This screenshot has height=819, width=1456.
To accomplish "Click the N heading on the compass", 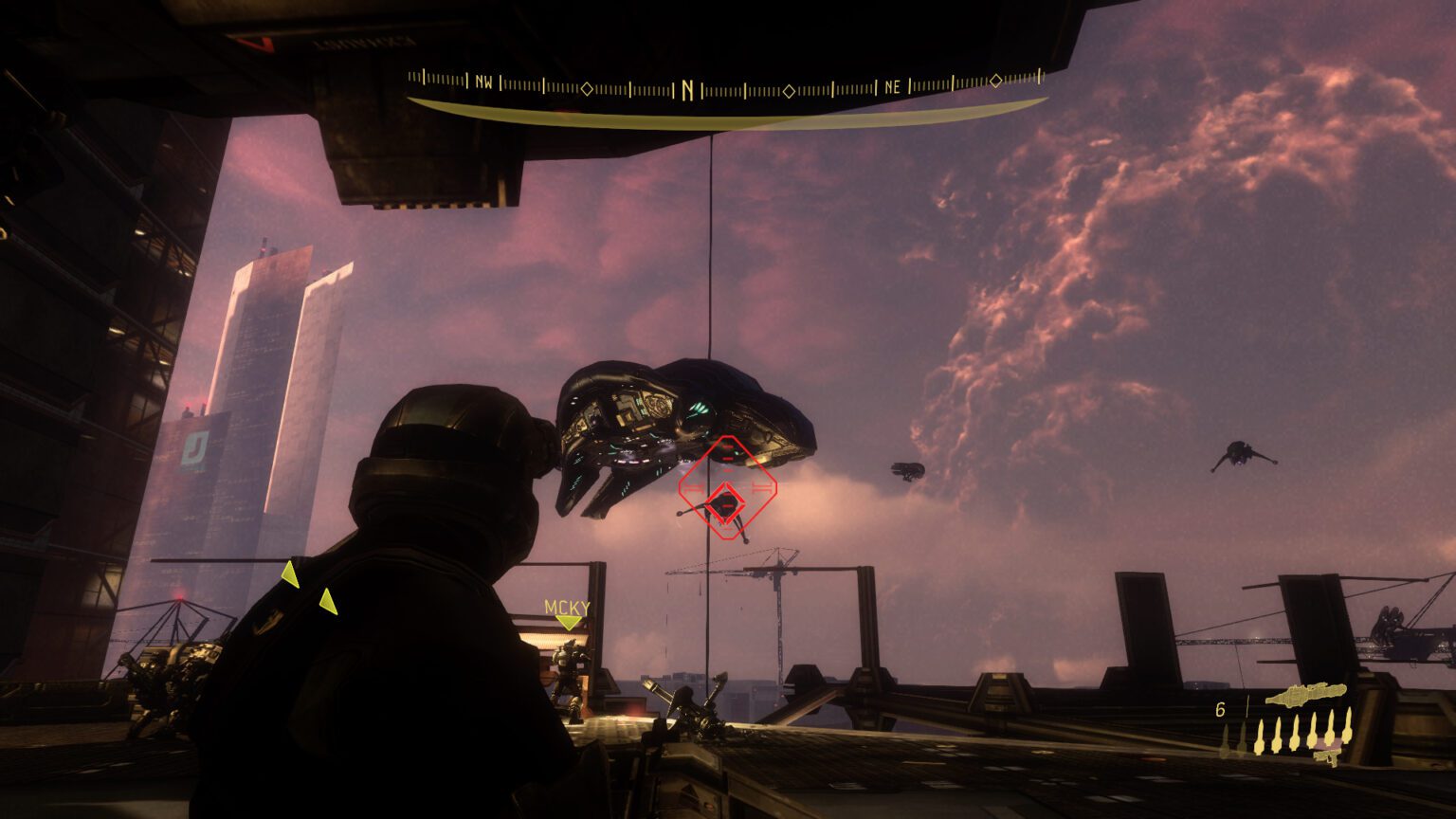I will click(687, 90).
